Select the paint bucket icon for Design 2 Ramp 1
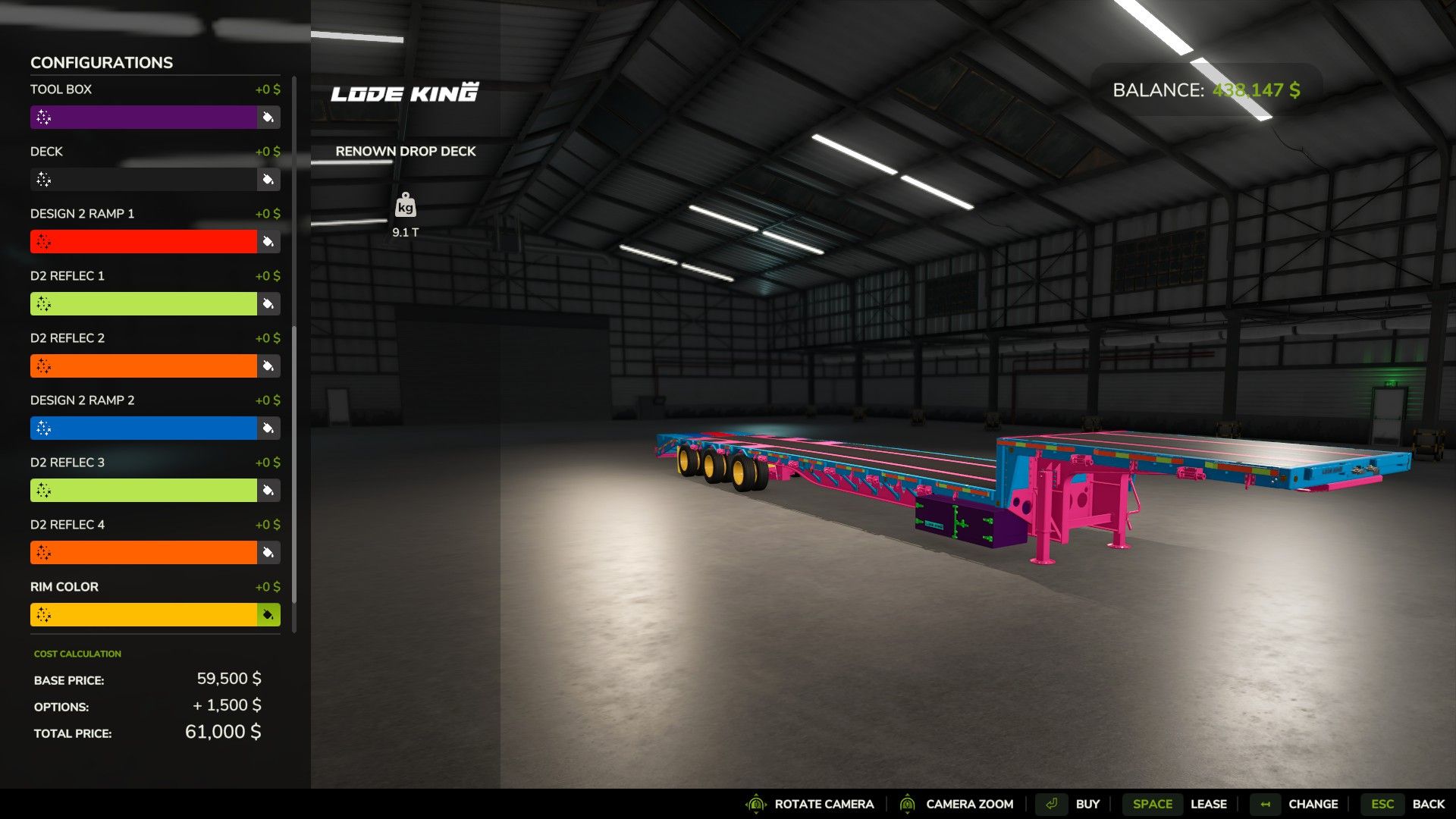Viewport: 1456px width, 819px height. click(267, 242)
